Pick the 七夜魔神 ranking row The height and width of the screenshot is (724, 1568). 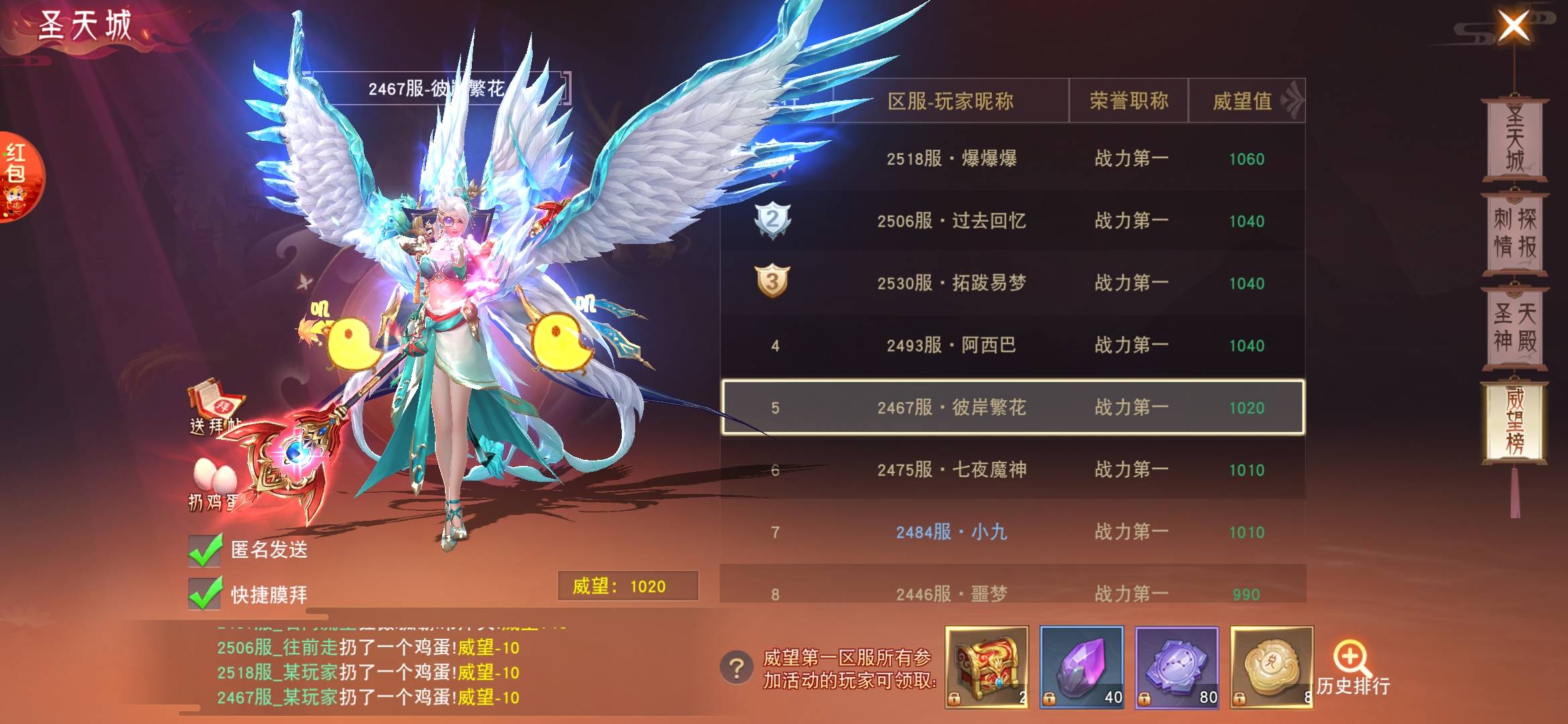pyautogui.click(x=1012, y=469)
